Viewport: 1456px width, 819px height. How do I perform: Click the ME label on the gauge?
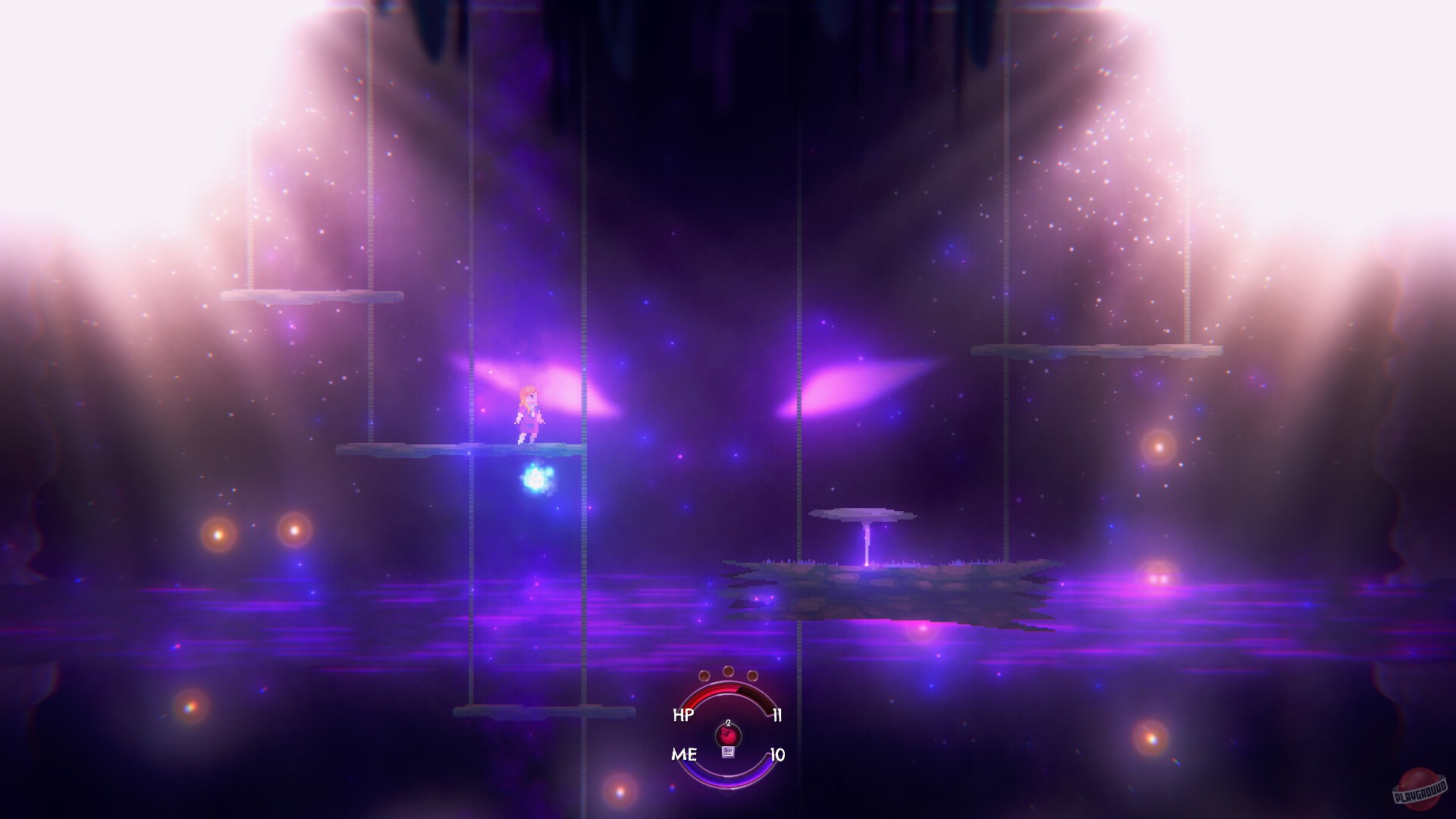point(686,754)
